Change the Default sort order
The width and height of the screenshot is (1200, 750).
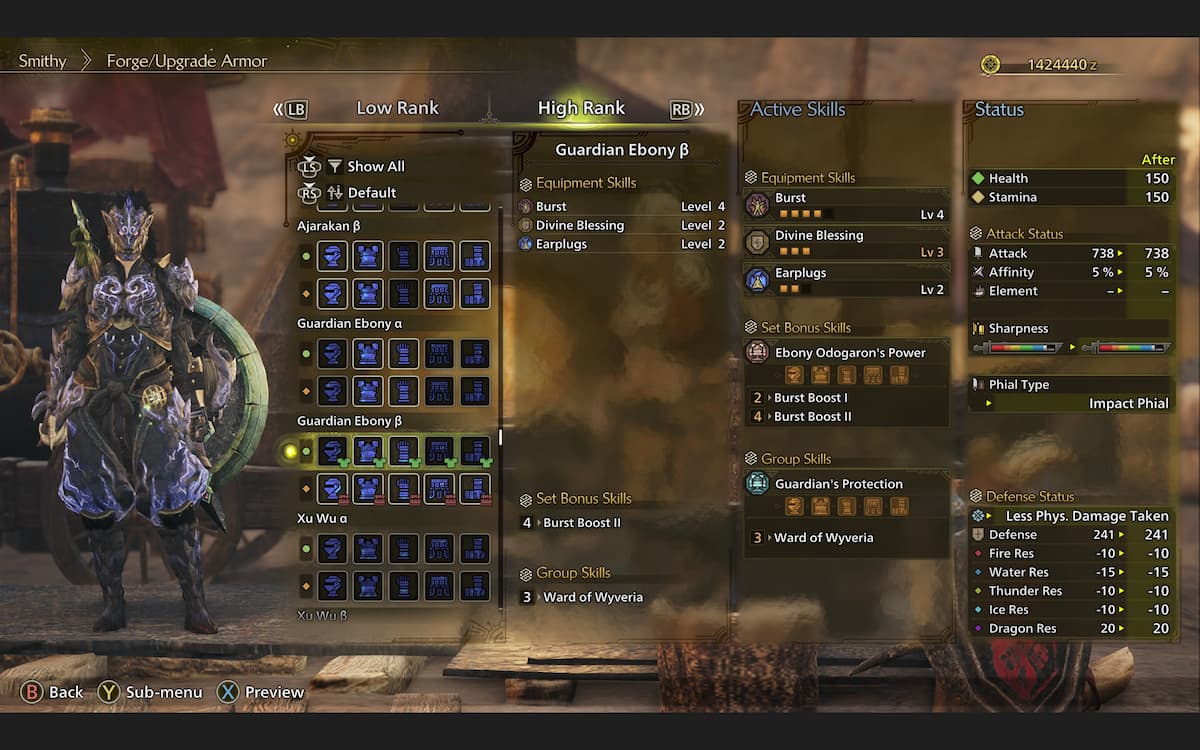371,192
